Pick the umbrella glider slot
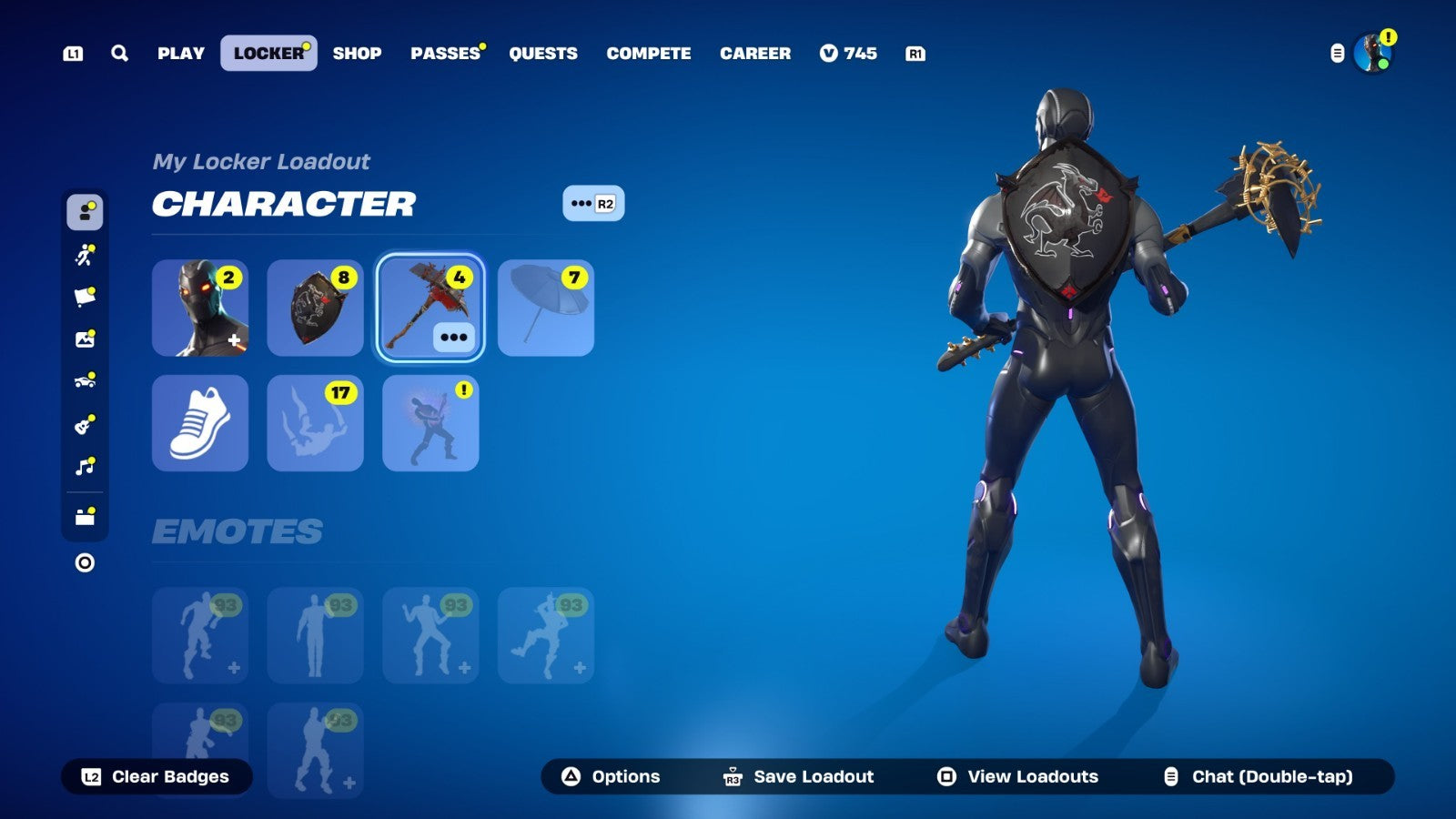This screenshot has width=1456, height=819. (545, 308)
